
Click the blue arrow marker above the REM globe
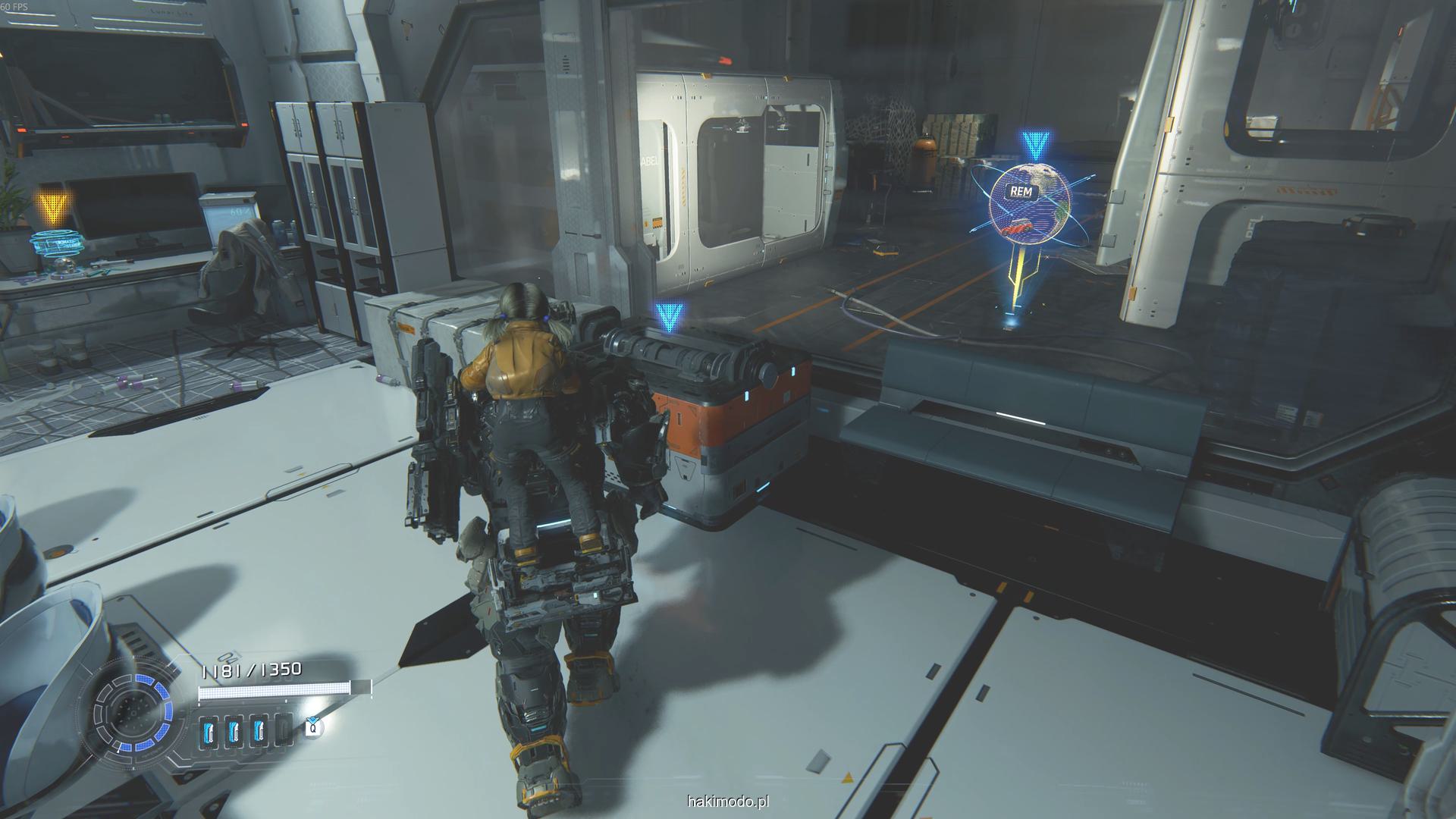1032,144
